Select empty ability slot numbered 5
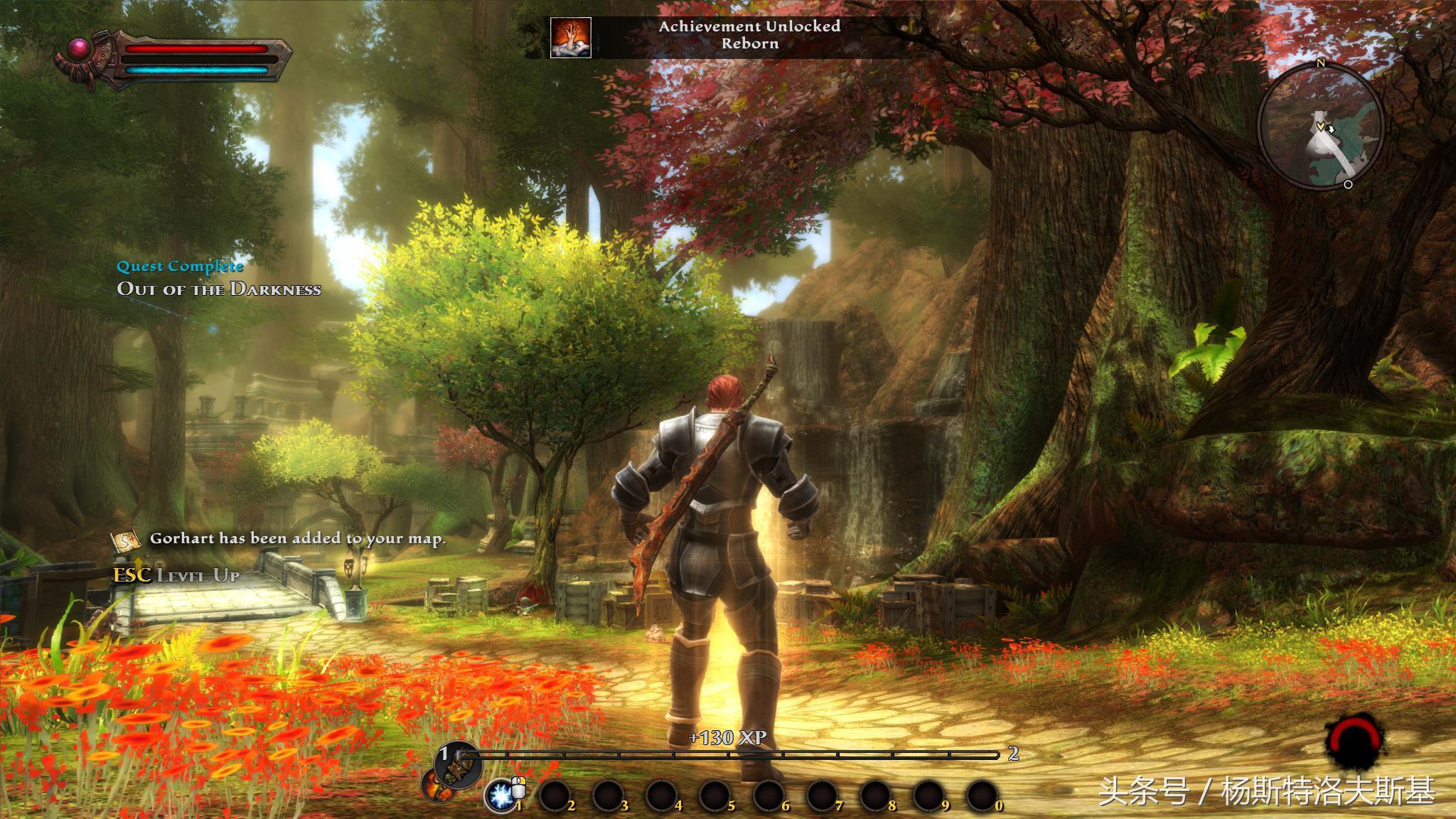The image size is (1456, 819). point(715,796)
